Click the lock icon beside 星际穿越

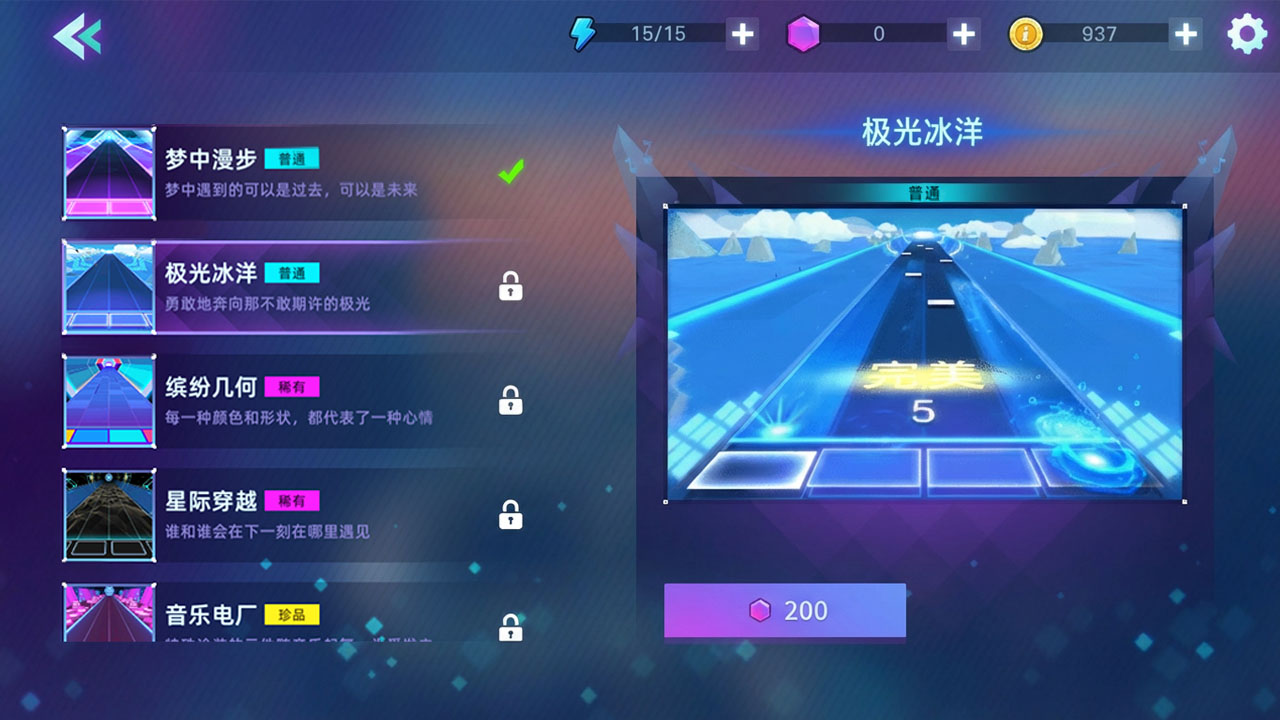click(x=510, y=515)
